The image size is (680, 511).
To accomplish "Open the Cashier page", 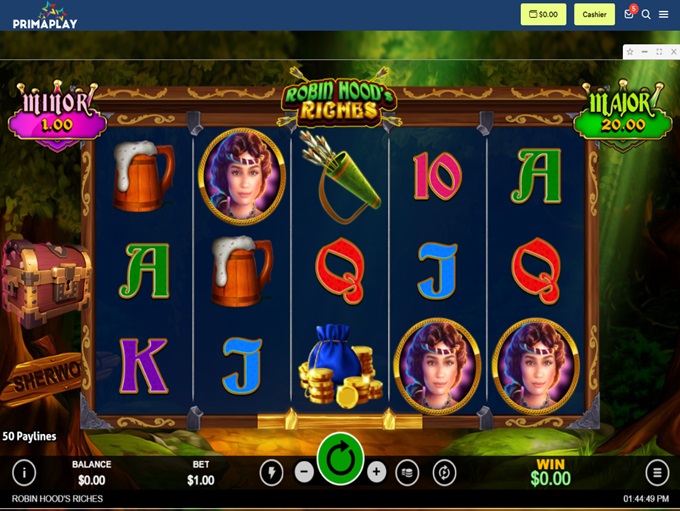I will pyautogui.click(x=595, y=14).
